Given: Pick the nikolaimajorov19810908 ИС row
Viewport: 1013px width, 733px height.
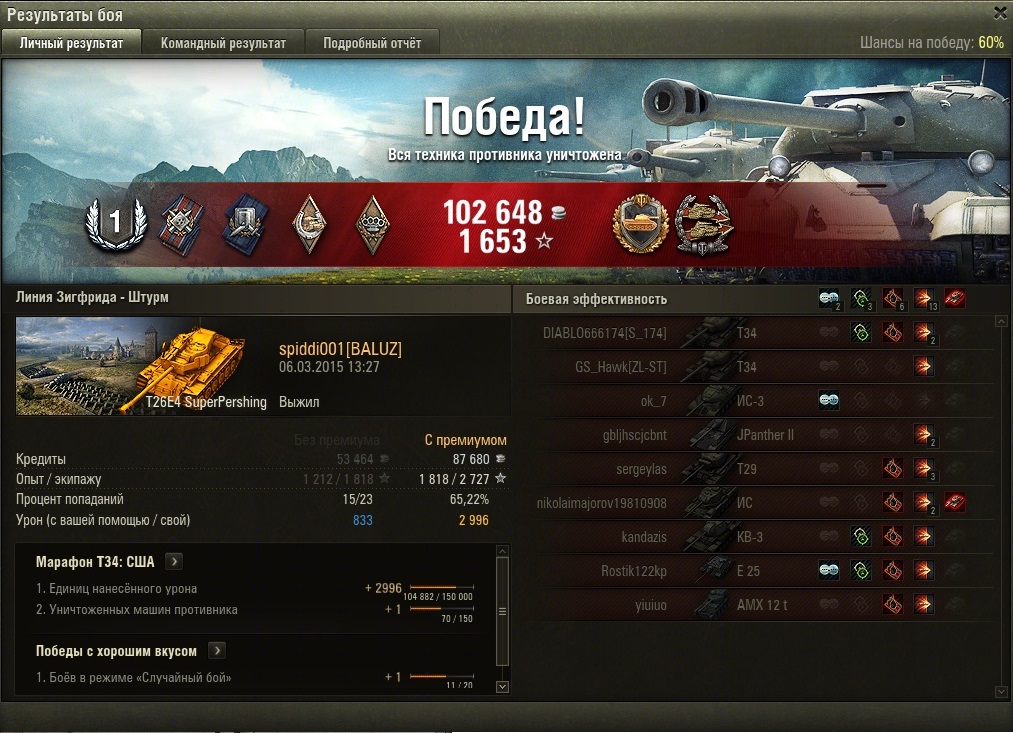Looking at the screenshot, I should 750,503.
